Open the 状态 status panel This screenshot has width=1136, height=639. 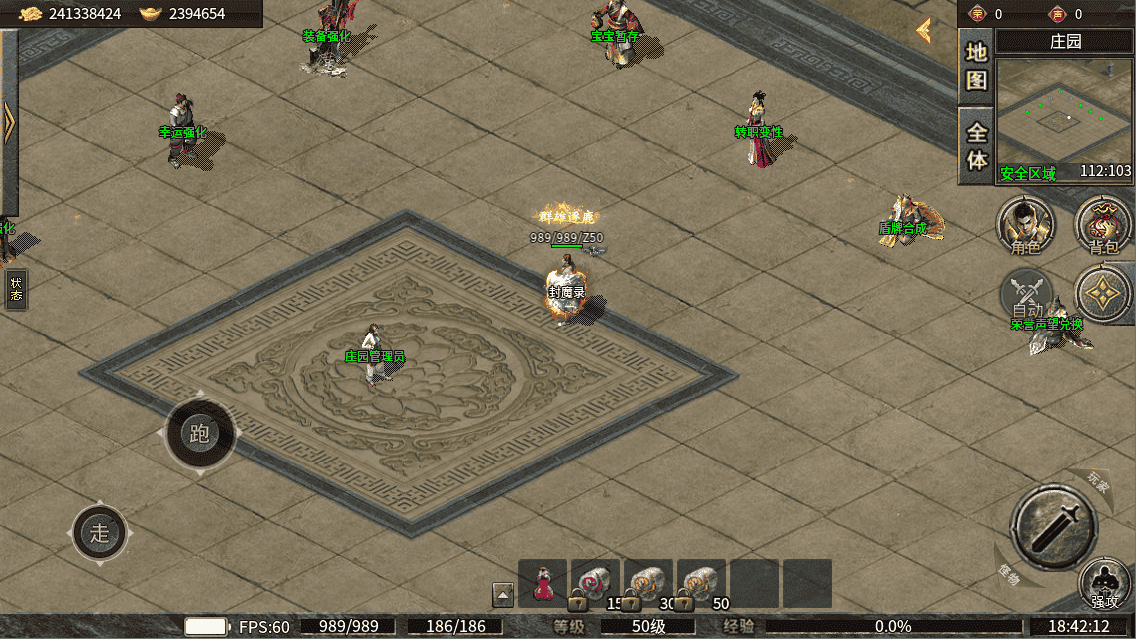coord(16,289)
